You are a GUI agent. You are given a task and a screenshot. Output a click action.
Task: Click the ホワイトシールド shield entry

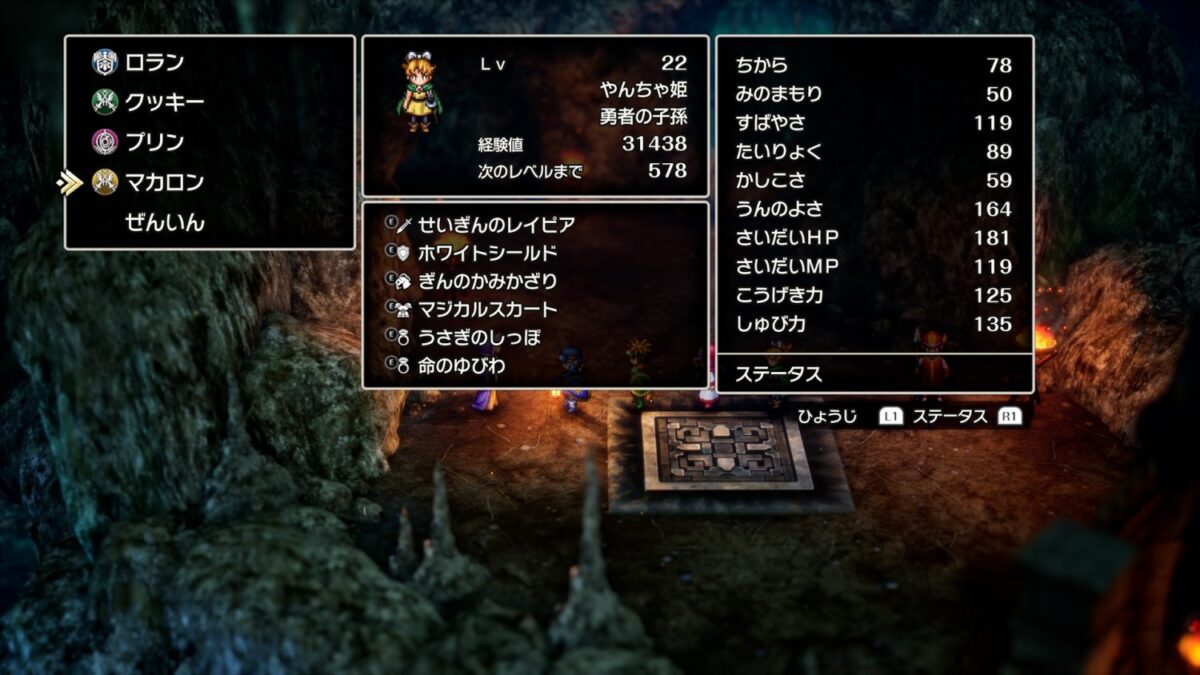point(487,253)
